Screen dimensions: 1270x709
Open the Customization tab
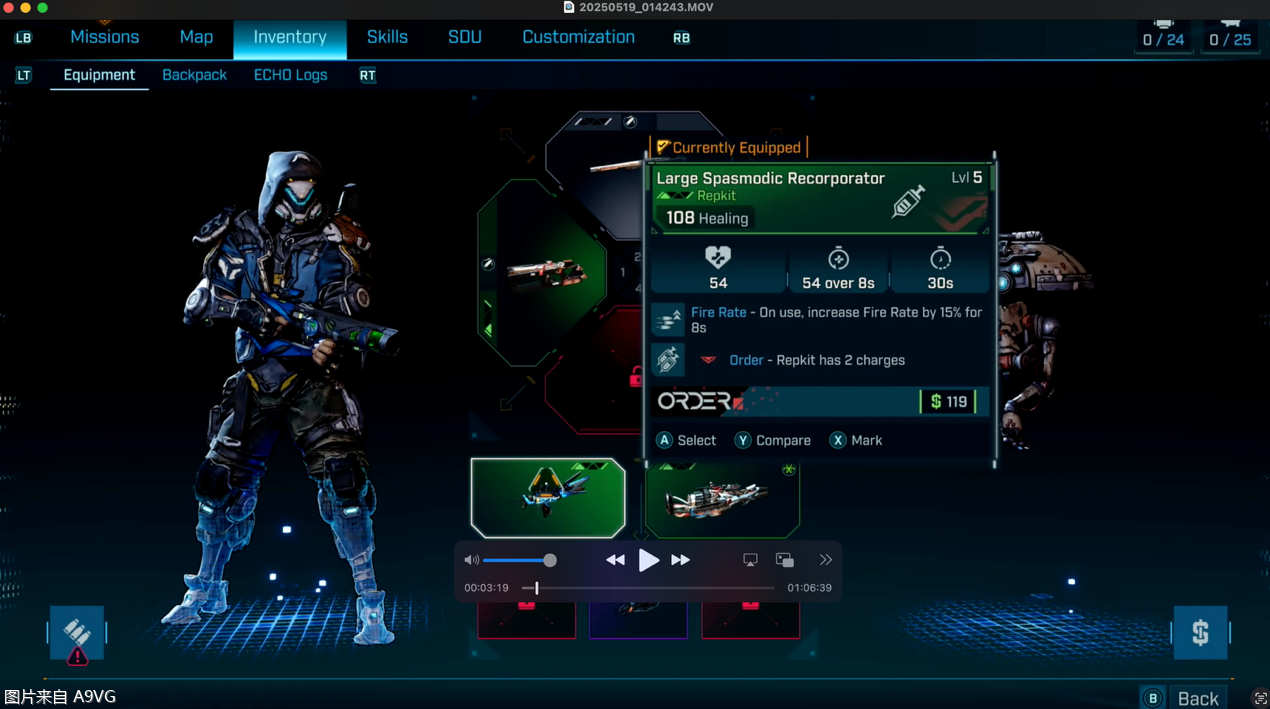pyautogui.click(x=578, y=37)
